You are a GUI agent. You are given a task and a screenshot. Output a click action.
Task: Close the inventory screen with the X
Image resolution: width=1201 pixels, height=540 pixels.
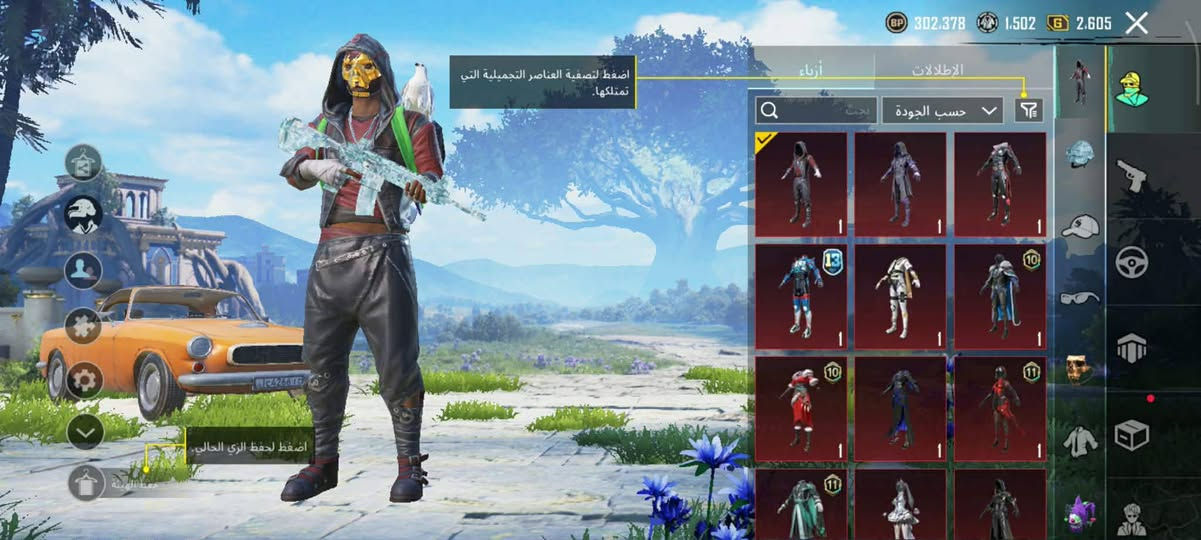click(1136, 24)
